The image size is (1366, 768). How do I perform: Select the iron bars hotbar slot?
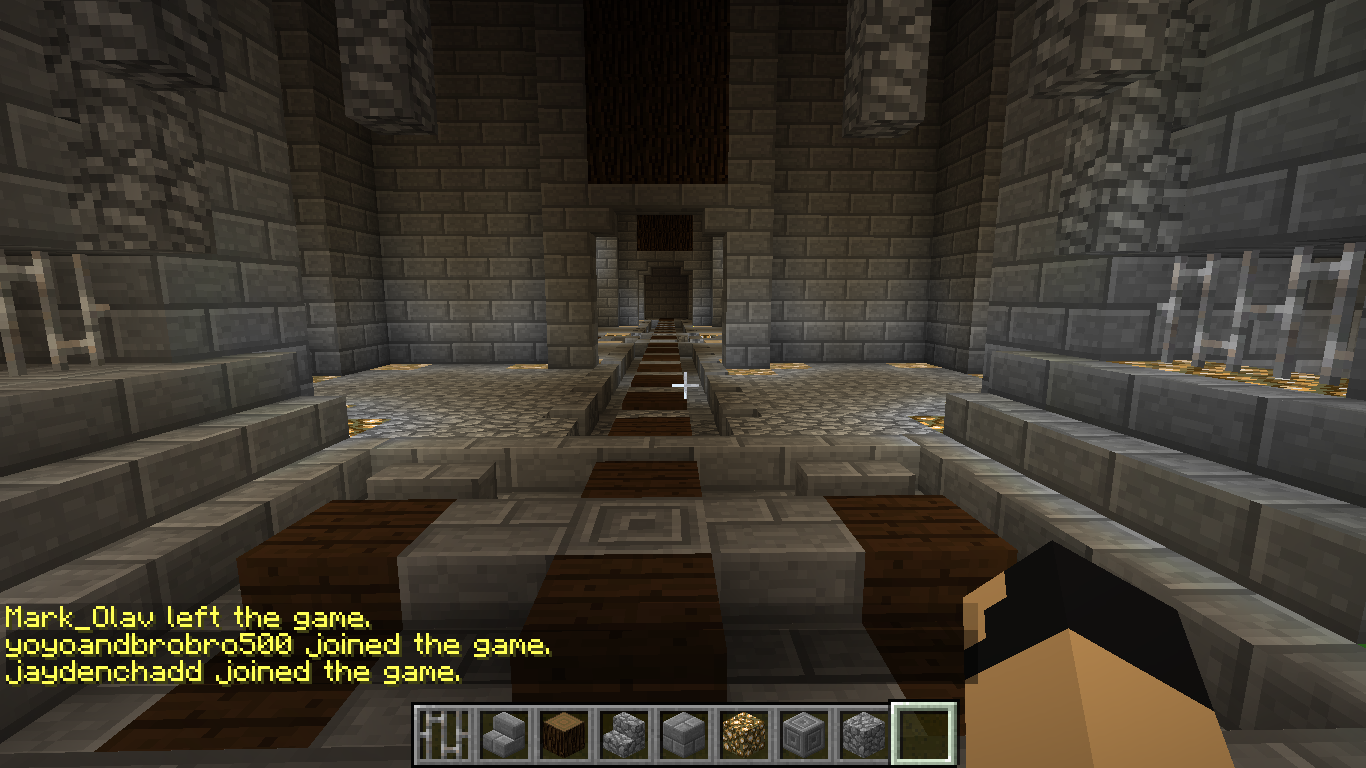[442, 736]
